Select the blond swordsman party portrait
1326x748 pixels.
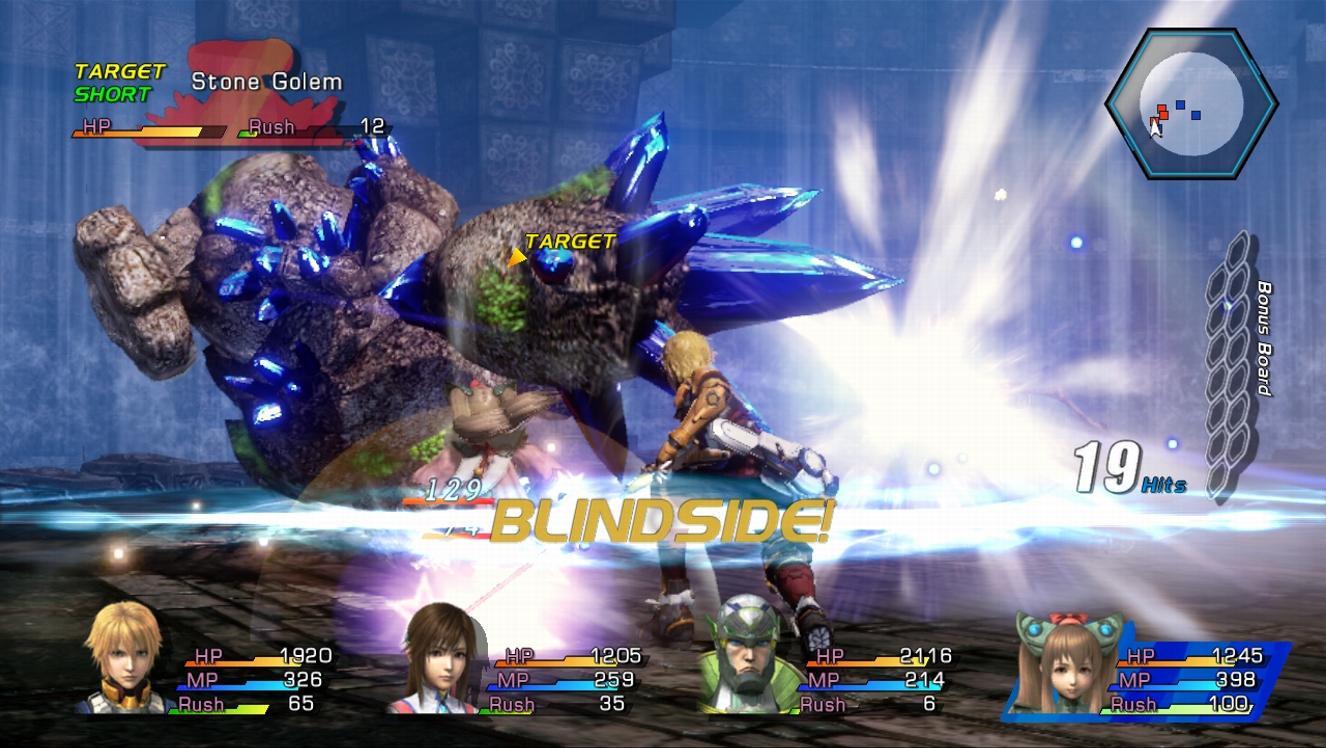(x=123, y=660)
